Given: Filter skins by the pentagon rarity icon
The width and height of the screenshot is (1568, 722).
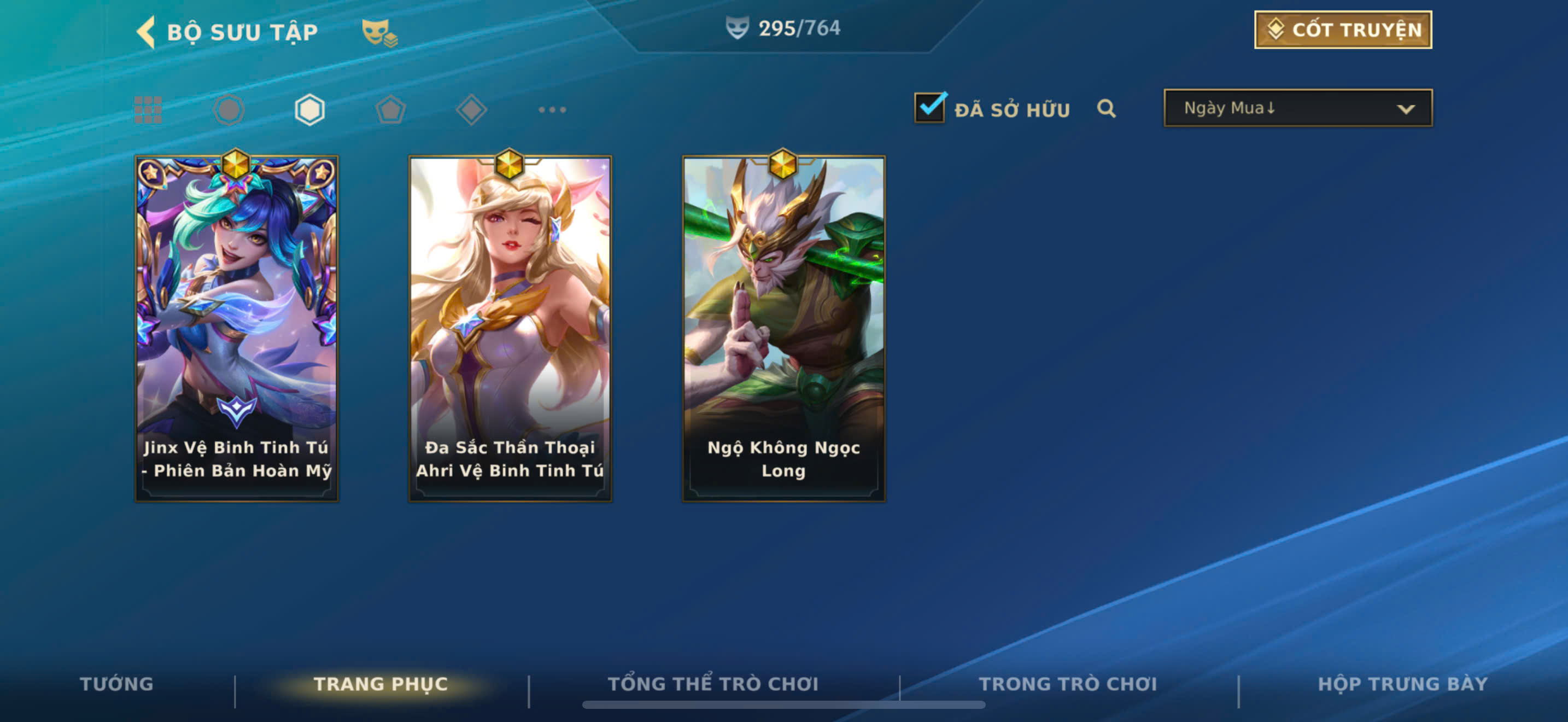Looking at the screenshot, I should (390, 110).
